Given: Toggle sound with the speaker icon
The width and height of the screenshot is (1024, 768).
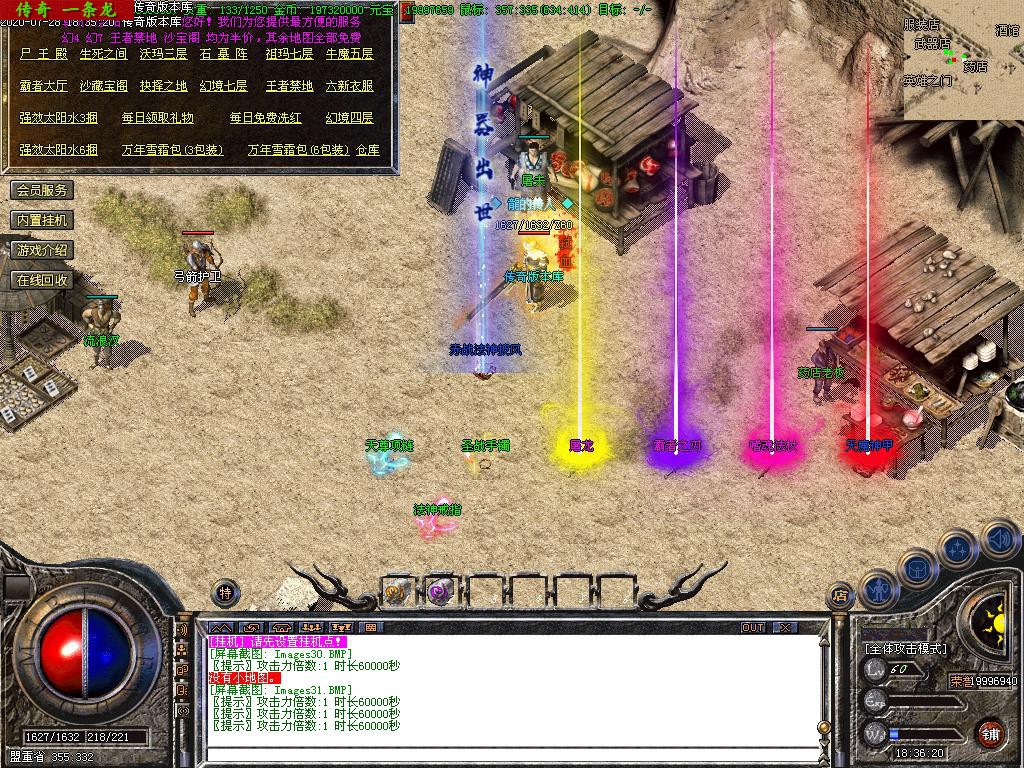Looking at the screenshot, I should (x=999, y=539).
